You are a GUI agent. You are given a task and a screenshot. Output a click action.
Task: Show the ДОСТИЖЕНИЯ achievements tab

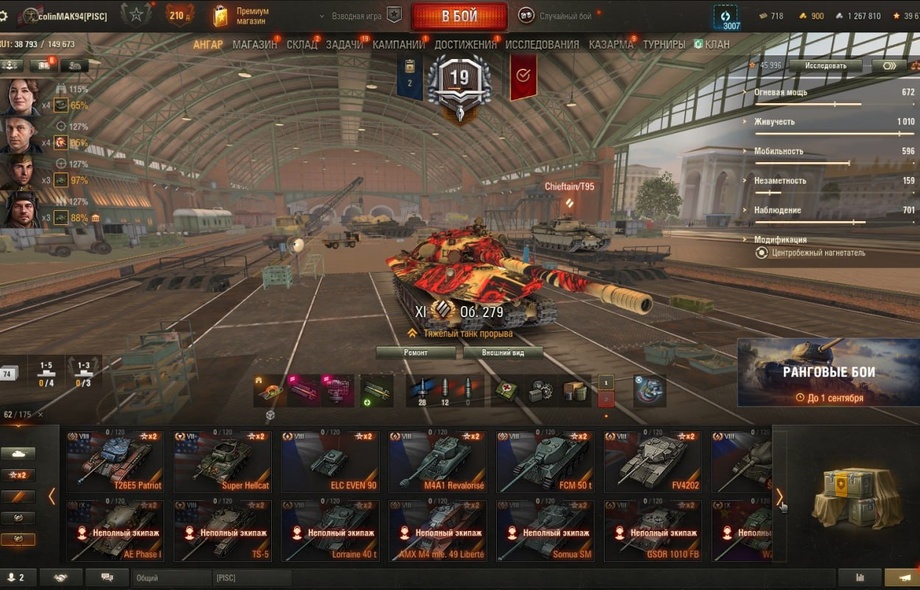pos(465,45)
